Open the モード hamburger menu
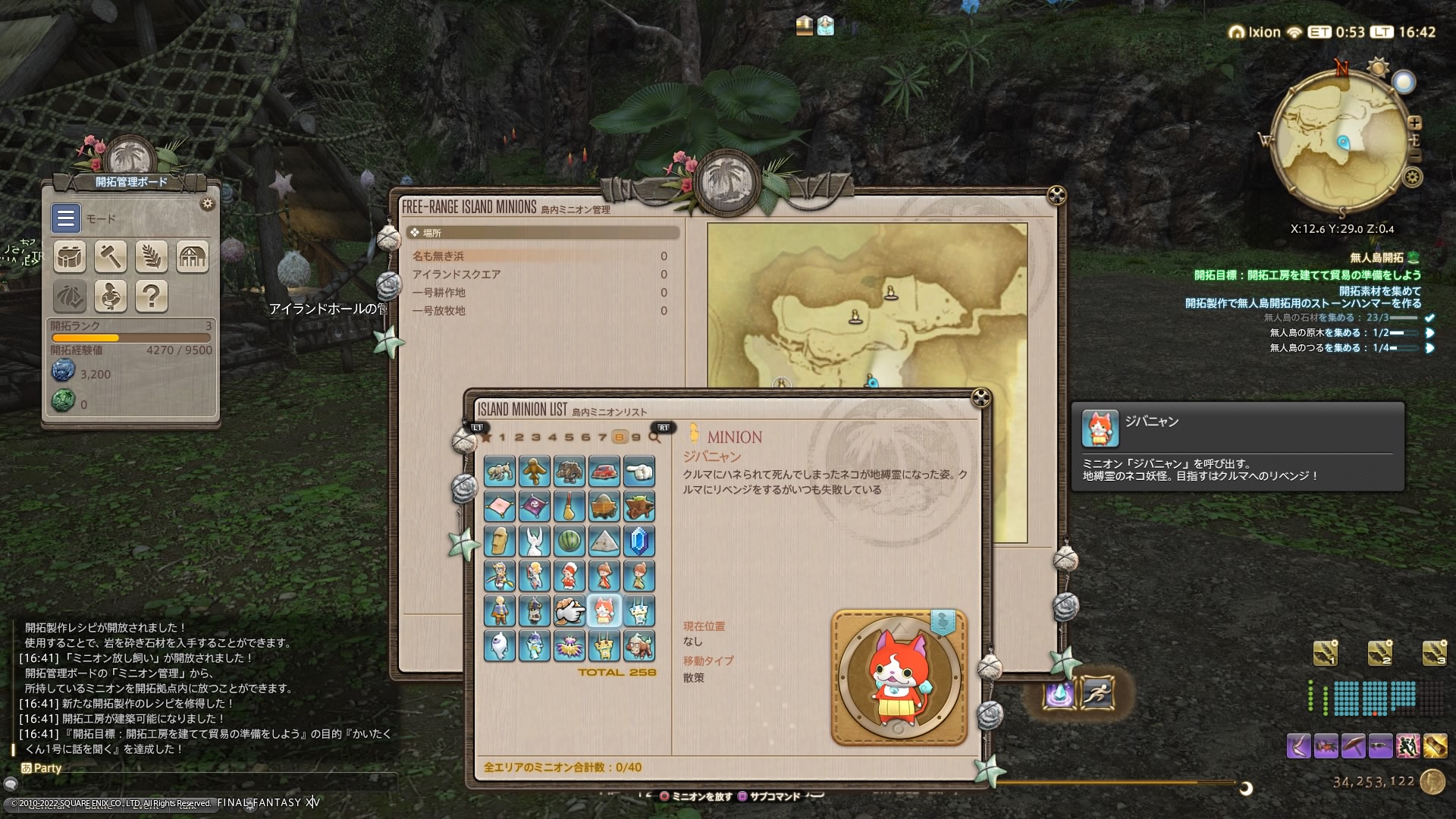1456x819 pixels. [65, 218]
